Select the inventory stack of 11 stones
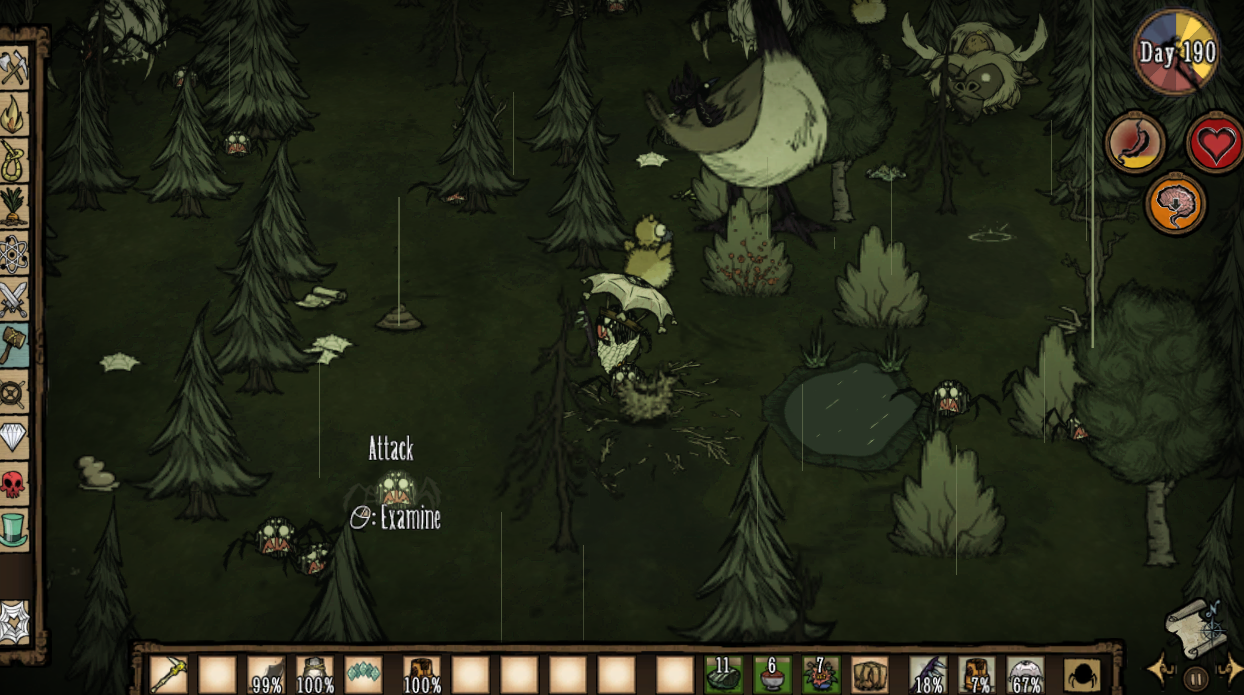Screen dimensions: 1244x695 tap(723, 675)
